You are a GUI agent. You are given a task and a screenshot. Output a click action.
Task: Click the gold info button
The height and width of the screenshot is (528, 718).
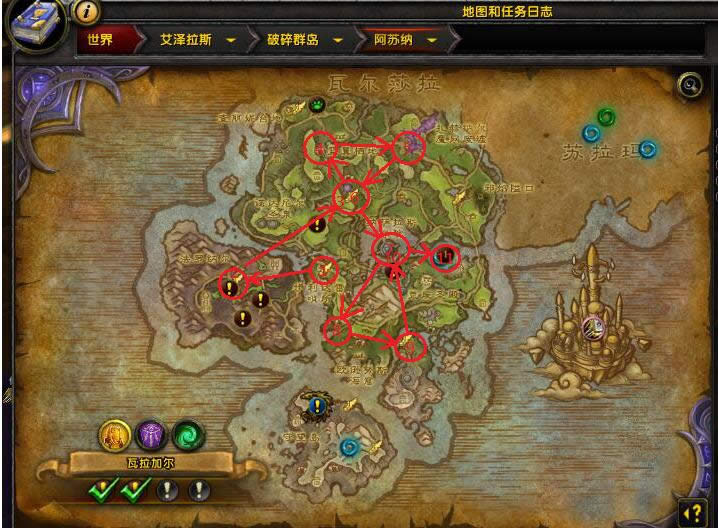pyautogui.click(x=87, y=12)
